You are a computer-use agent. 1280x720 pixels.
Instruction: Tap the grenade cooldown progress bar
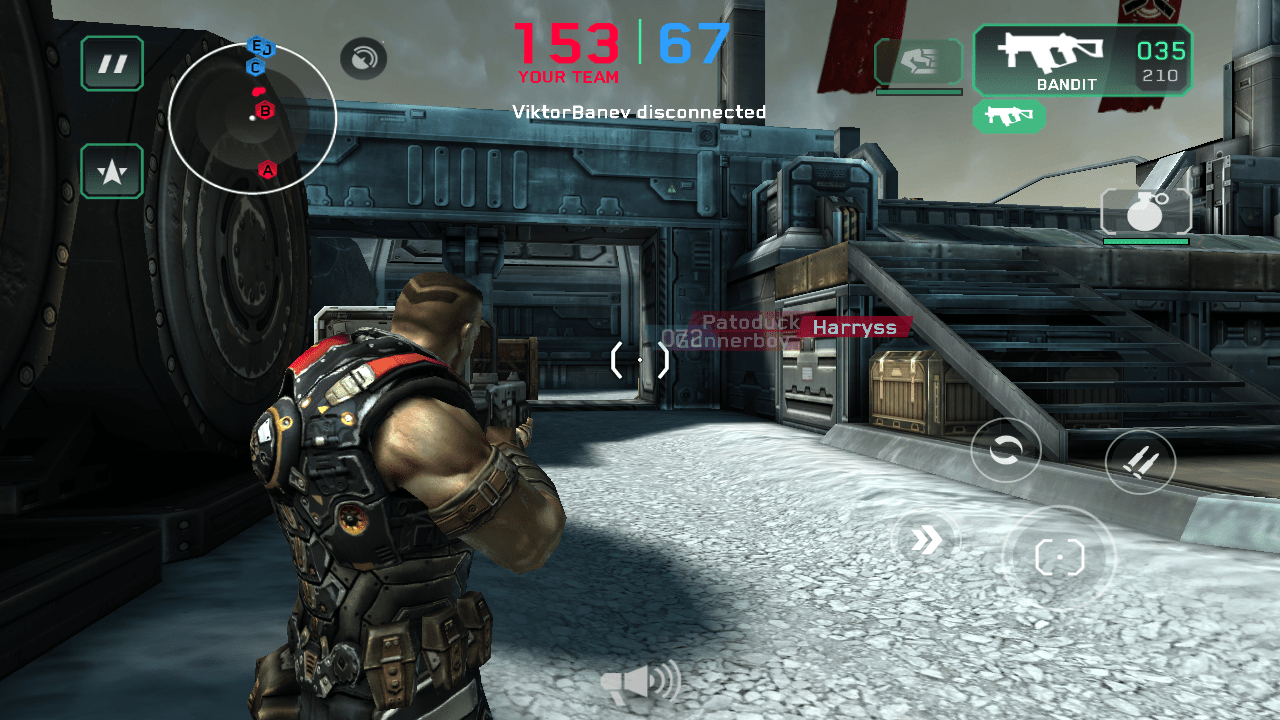tap(1145, 241)
